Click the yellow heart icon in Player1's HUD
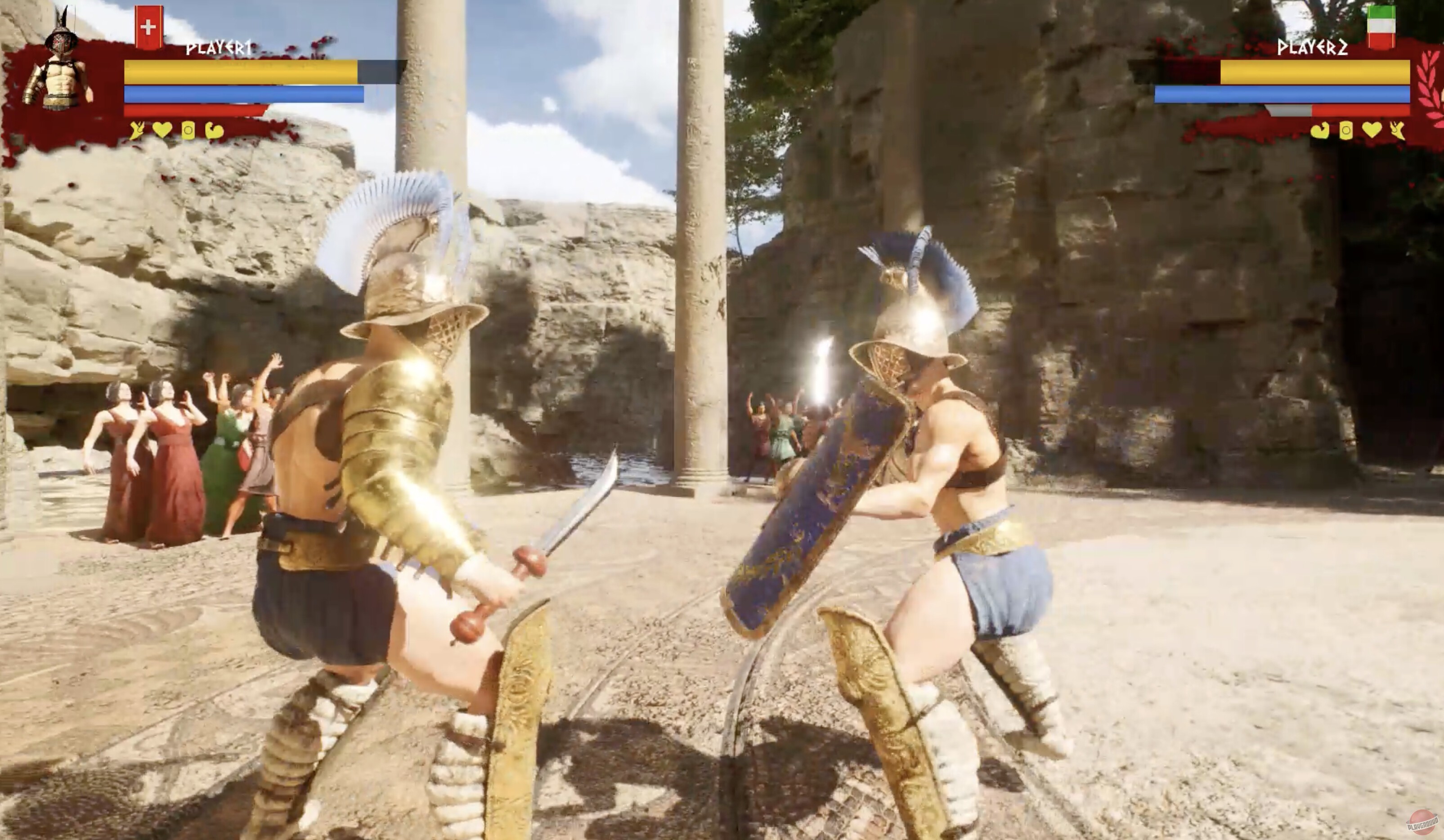Image resolution: width=1444 pixels, height=840 pixels. (162, 132)
